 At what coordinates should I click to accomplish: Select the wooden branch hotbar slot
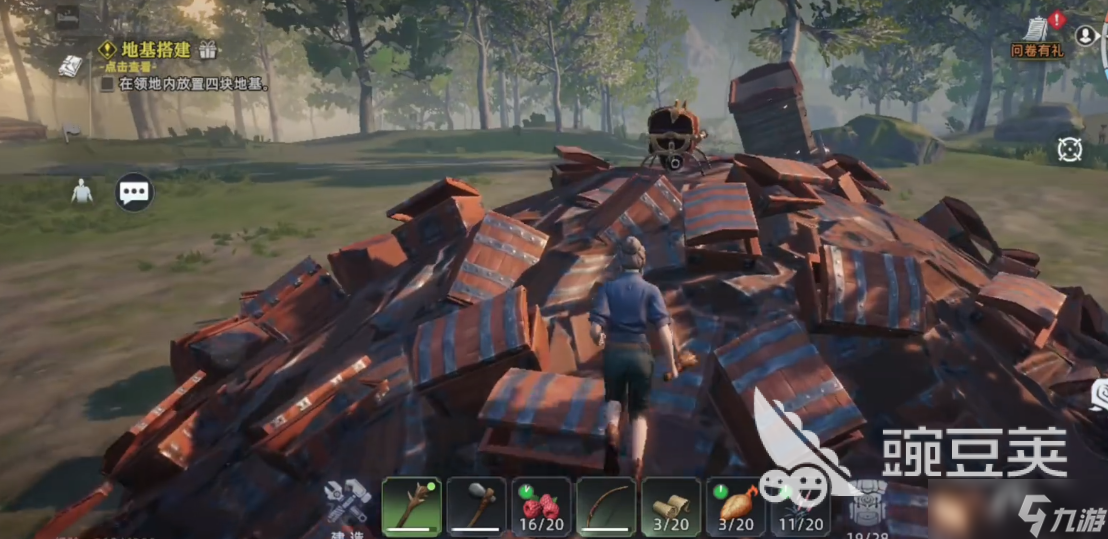[x=411, y=506]
